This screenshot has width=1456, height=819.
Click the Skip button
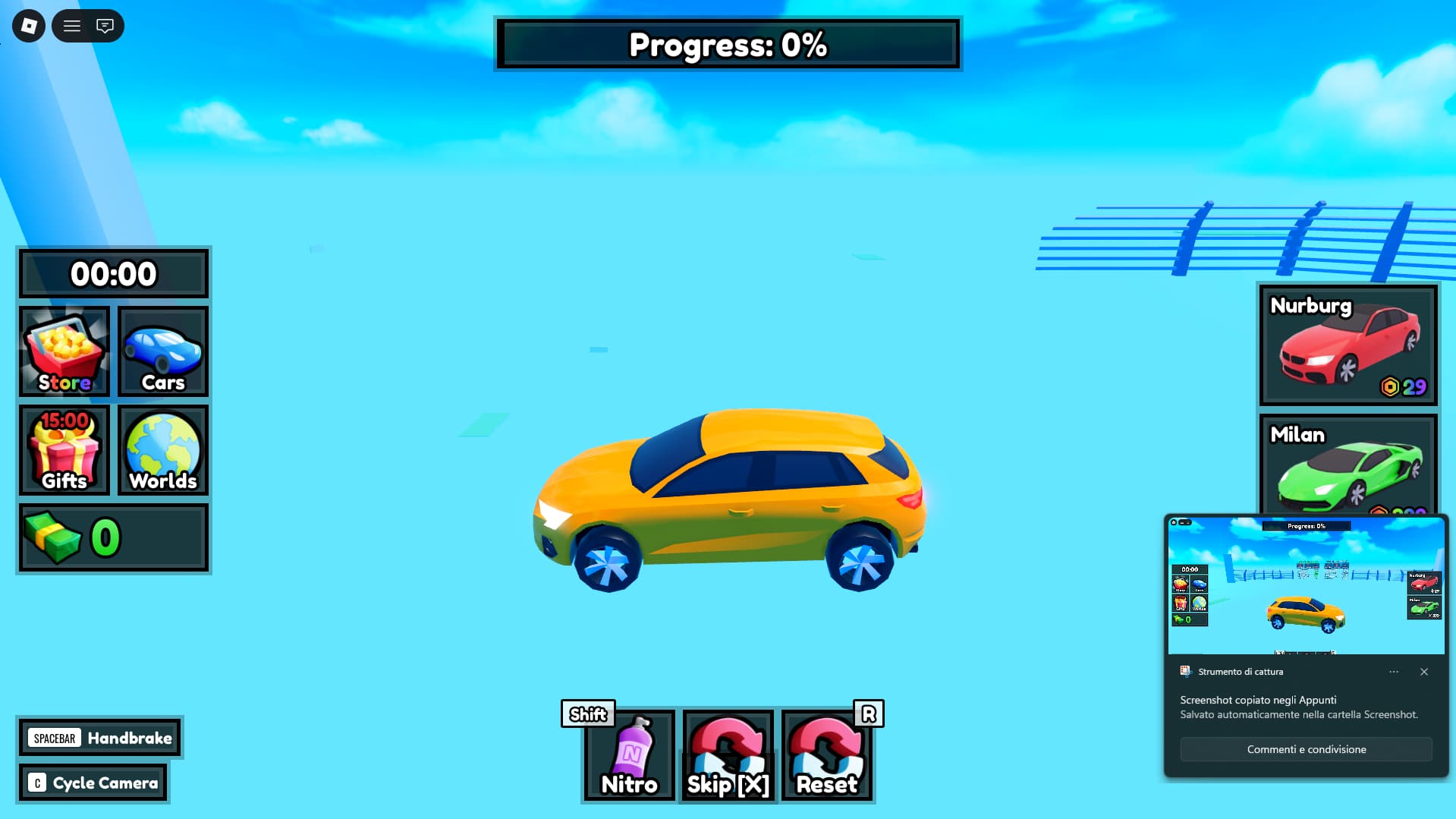[x=728, y=756]
